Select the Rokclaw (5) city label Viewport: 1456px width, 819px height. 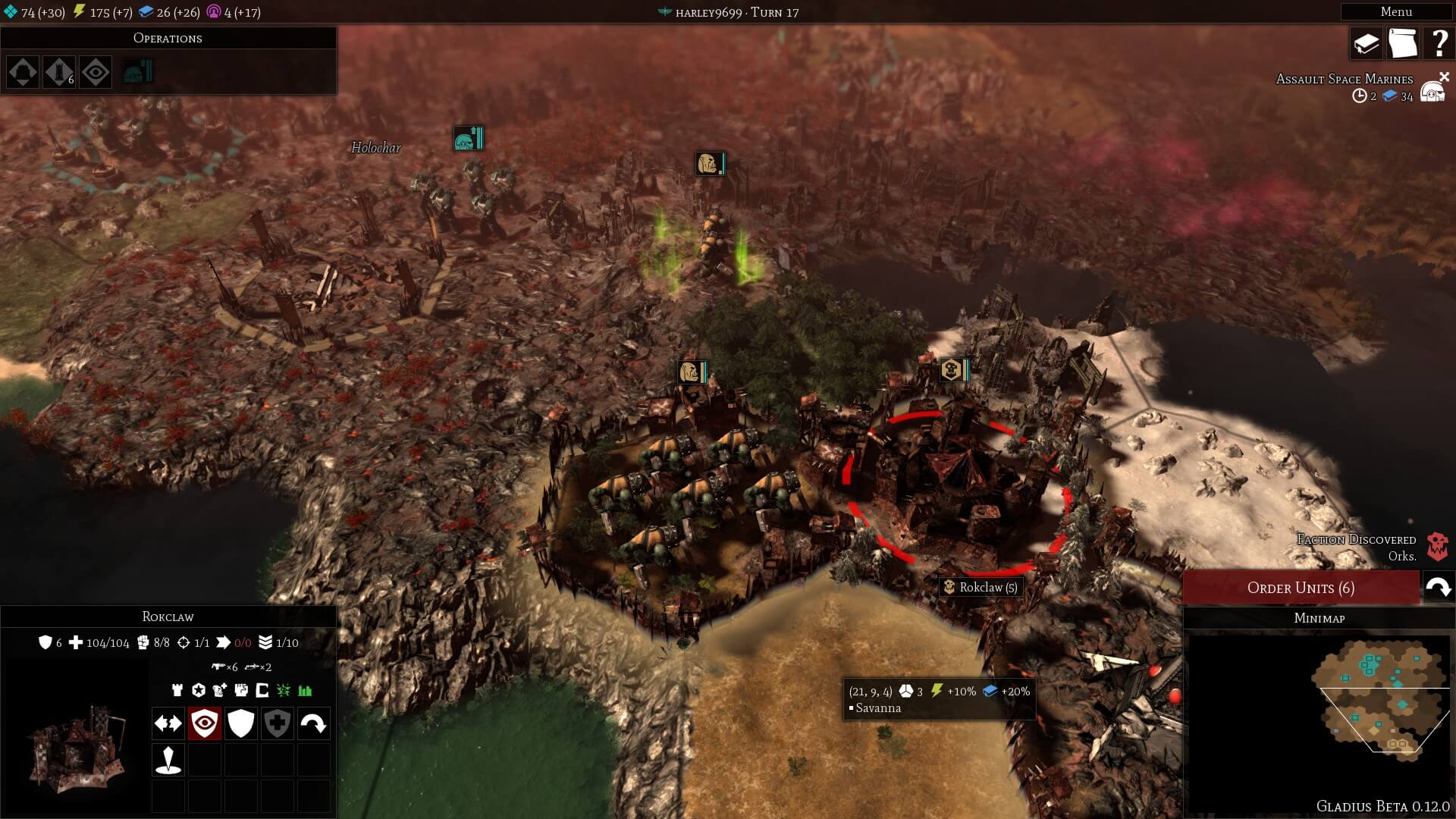point(981,587)
